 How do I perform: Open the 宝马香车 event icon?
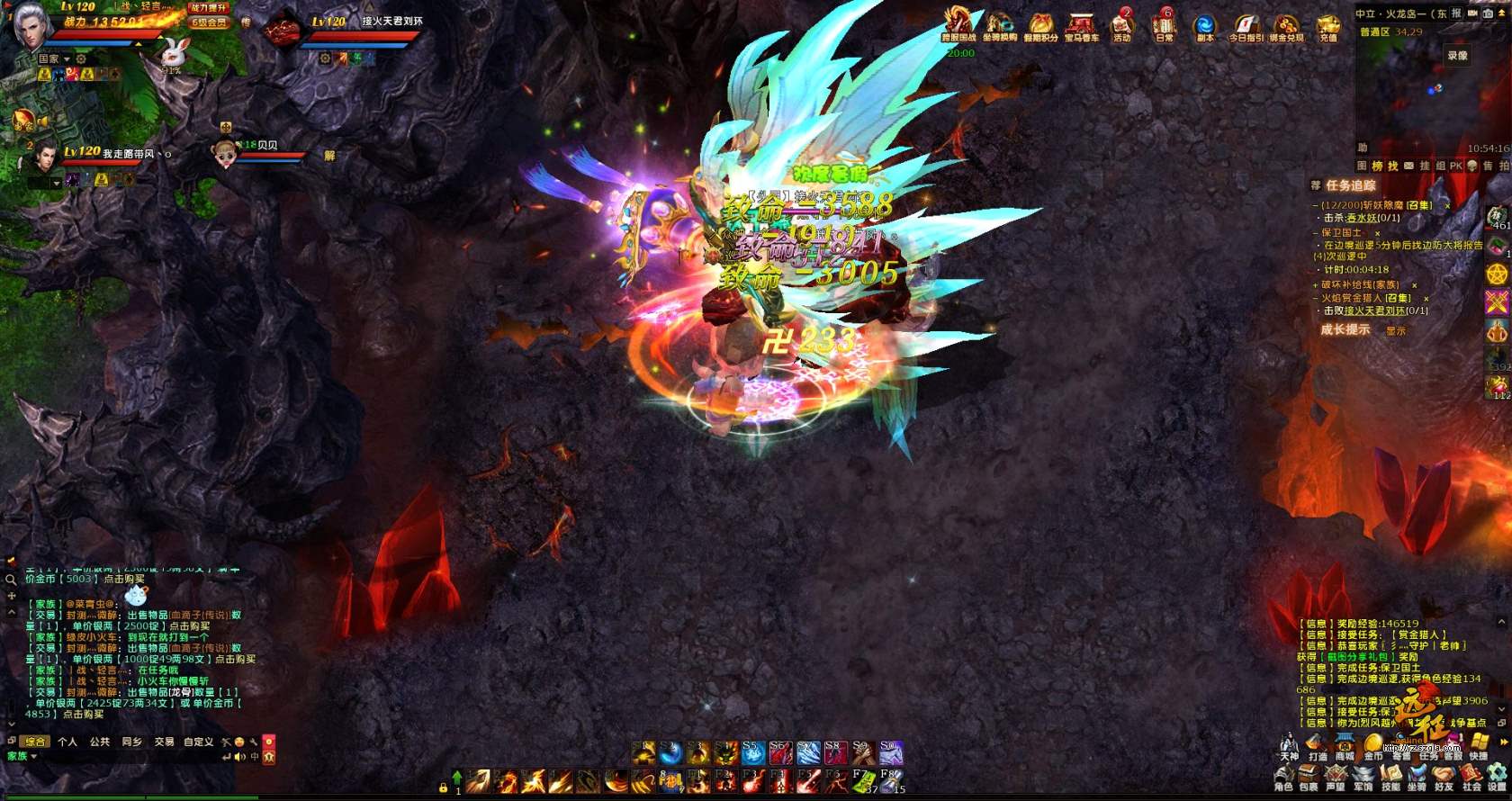(1081, 25)
